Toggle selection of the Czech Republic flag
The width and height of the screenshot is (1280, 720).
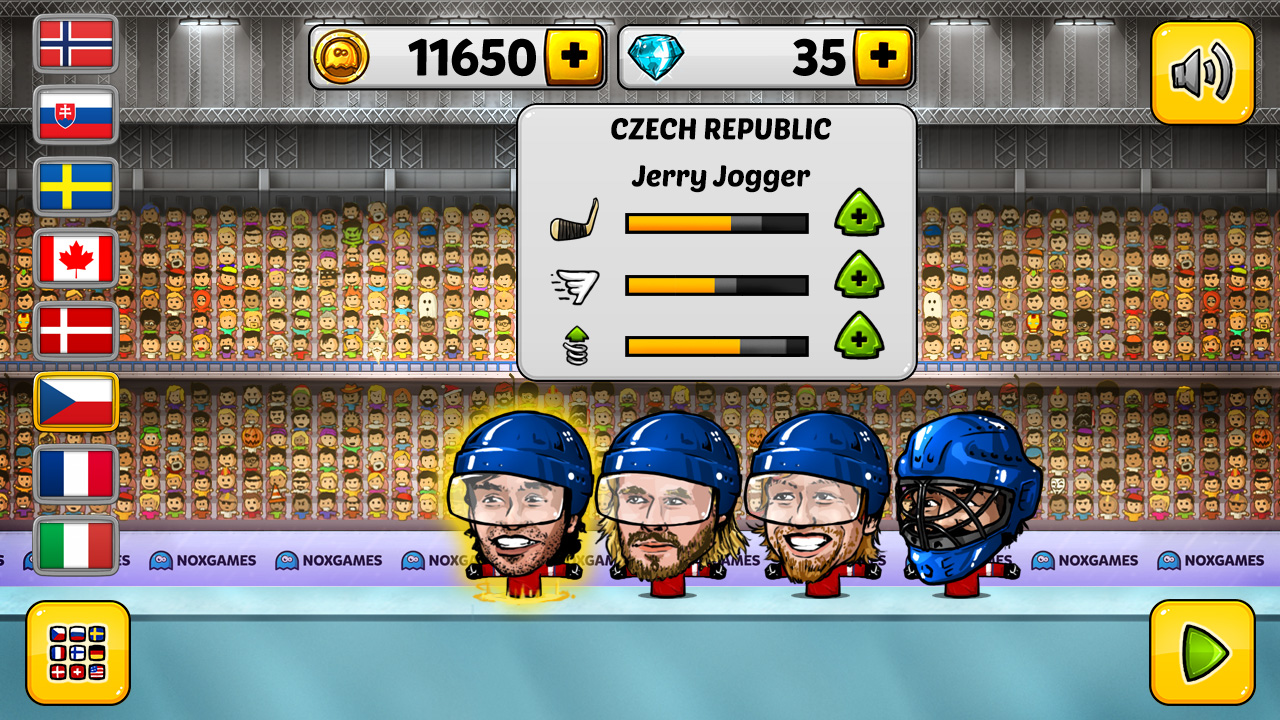pyautogui.click(x=76, y=401)
